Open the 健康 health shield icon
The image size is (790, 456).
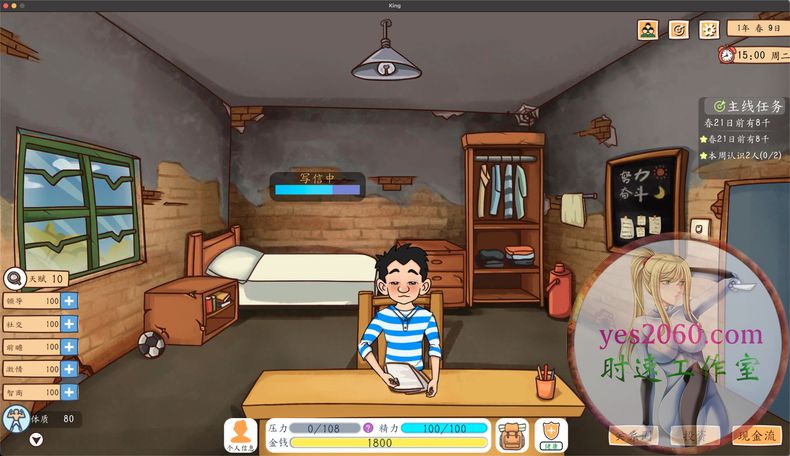tap(551, 434)
